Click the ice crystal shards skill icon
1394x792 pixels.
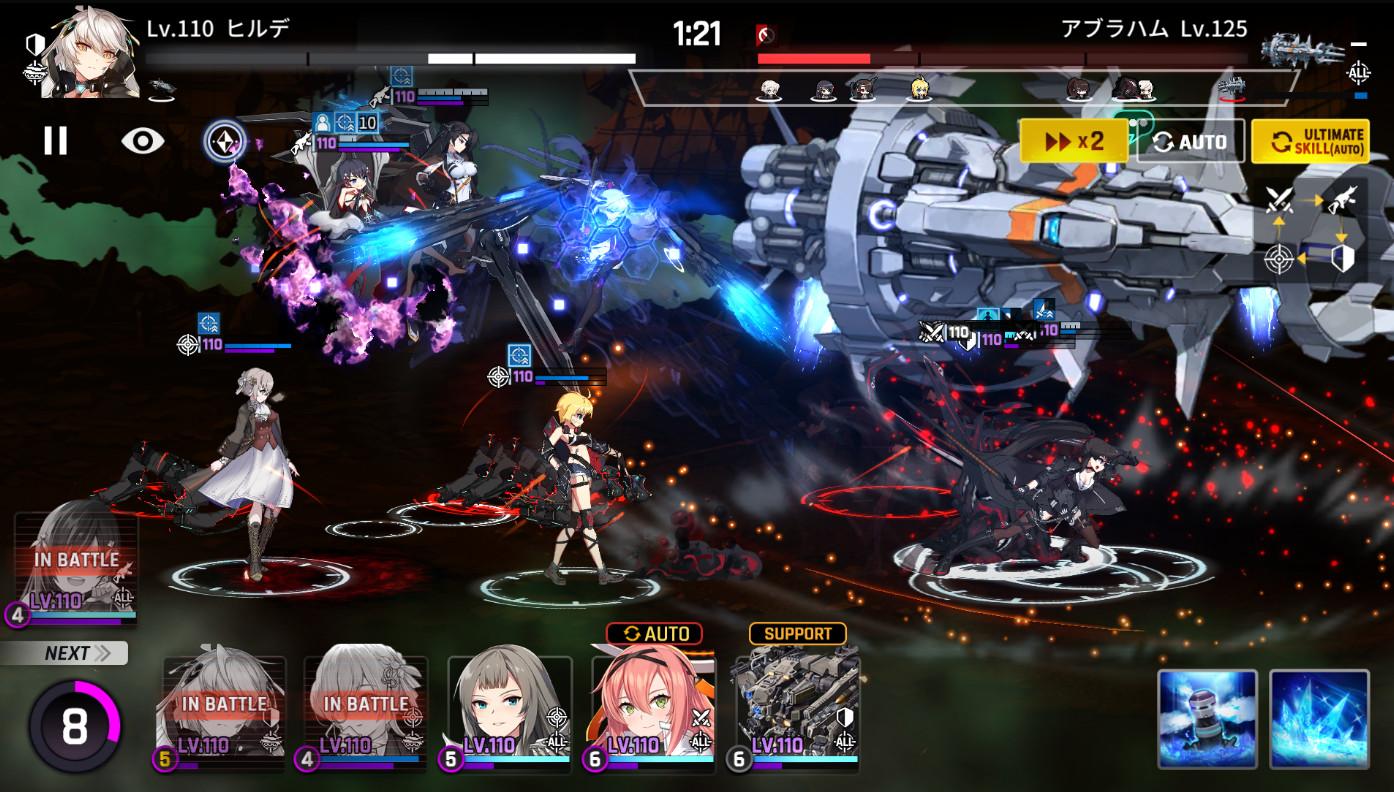1318,721
